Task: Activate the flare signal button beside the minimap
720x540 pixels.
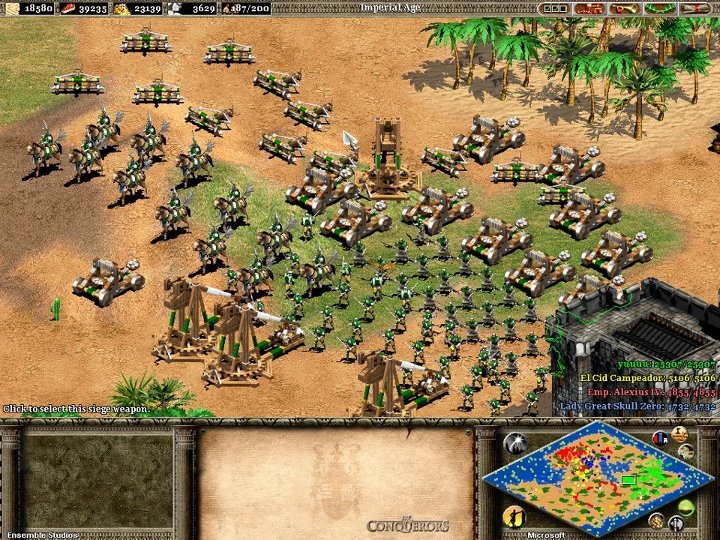Action: [516, 445]
